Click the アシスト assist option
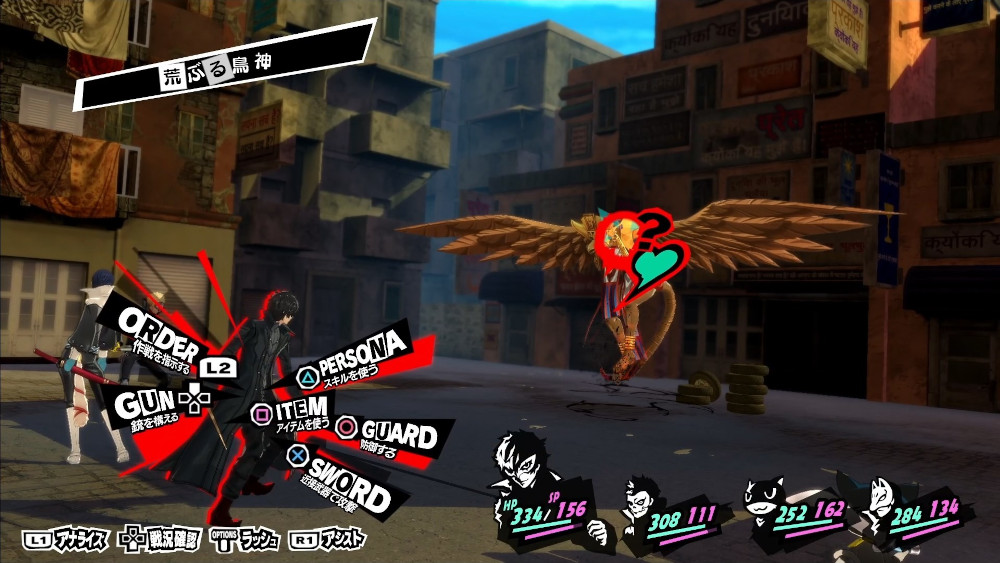This screenshot has width=1000, height=563. [x=328, y=540]
